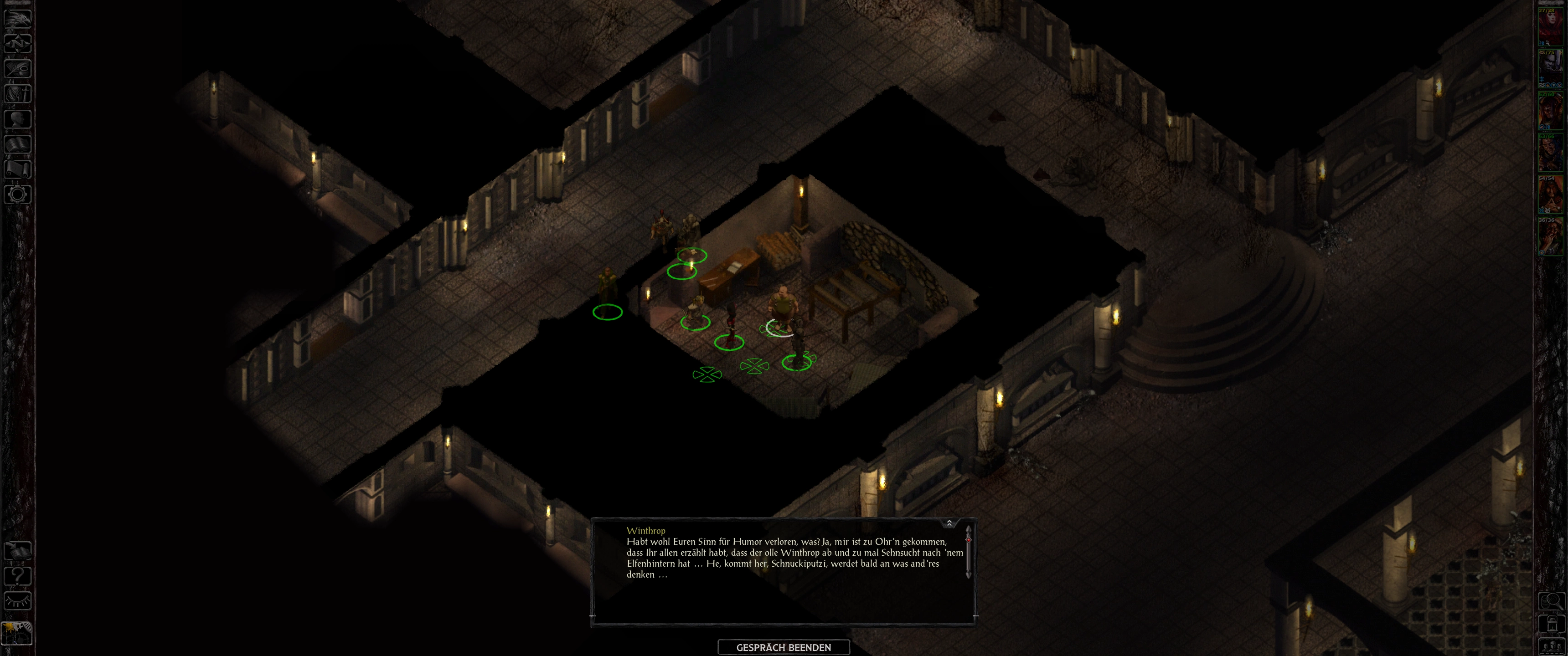
Task: Open the character record head icon
Action: pos(18,118)
